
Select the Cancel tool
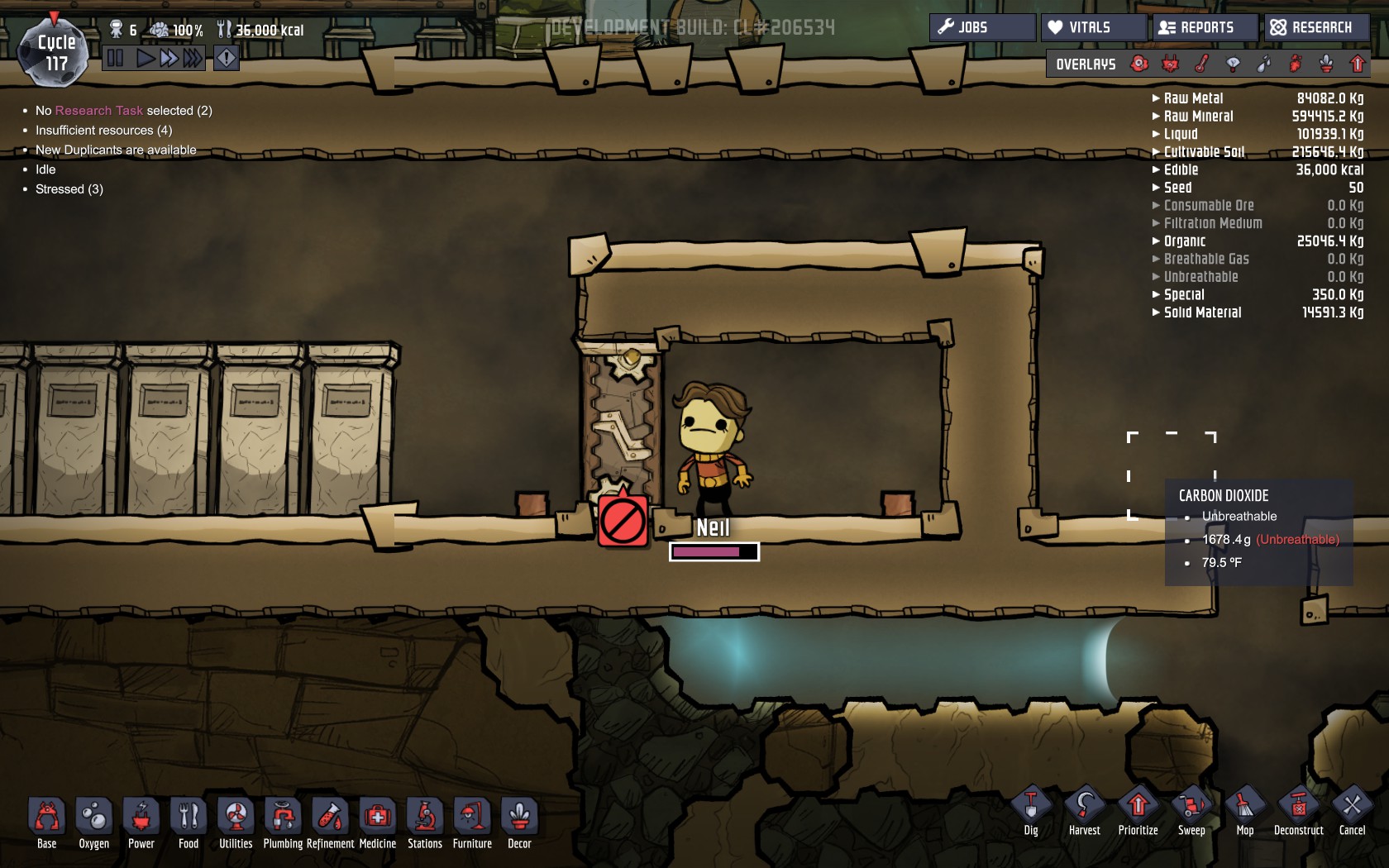(x=1353, y=809)
